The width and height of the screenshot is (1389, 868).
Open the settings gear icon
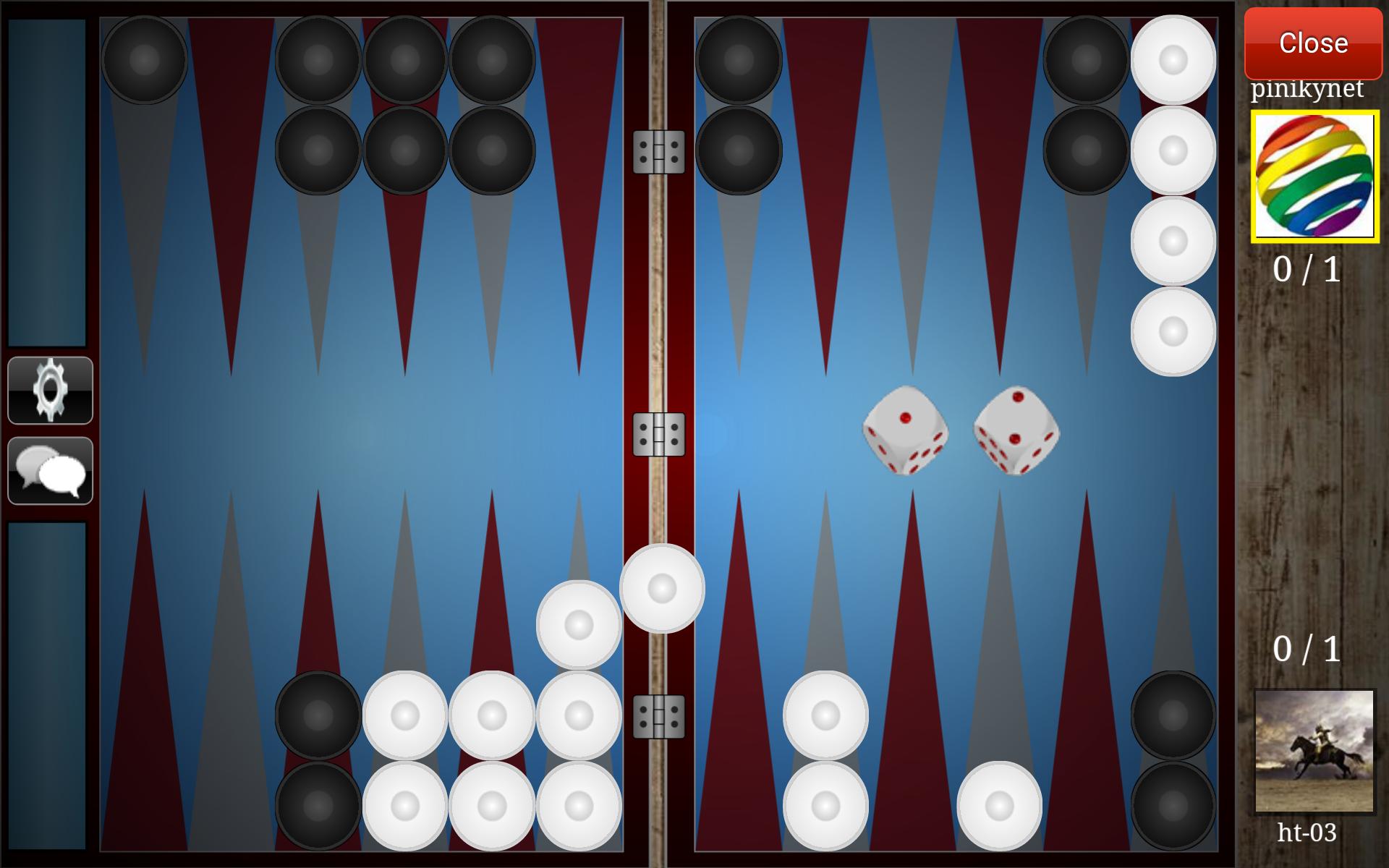tap(49, 391)
